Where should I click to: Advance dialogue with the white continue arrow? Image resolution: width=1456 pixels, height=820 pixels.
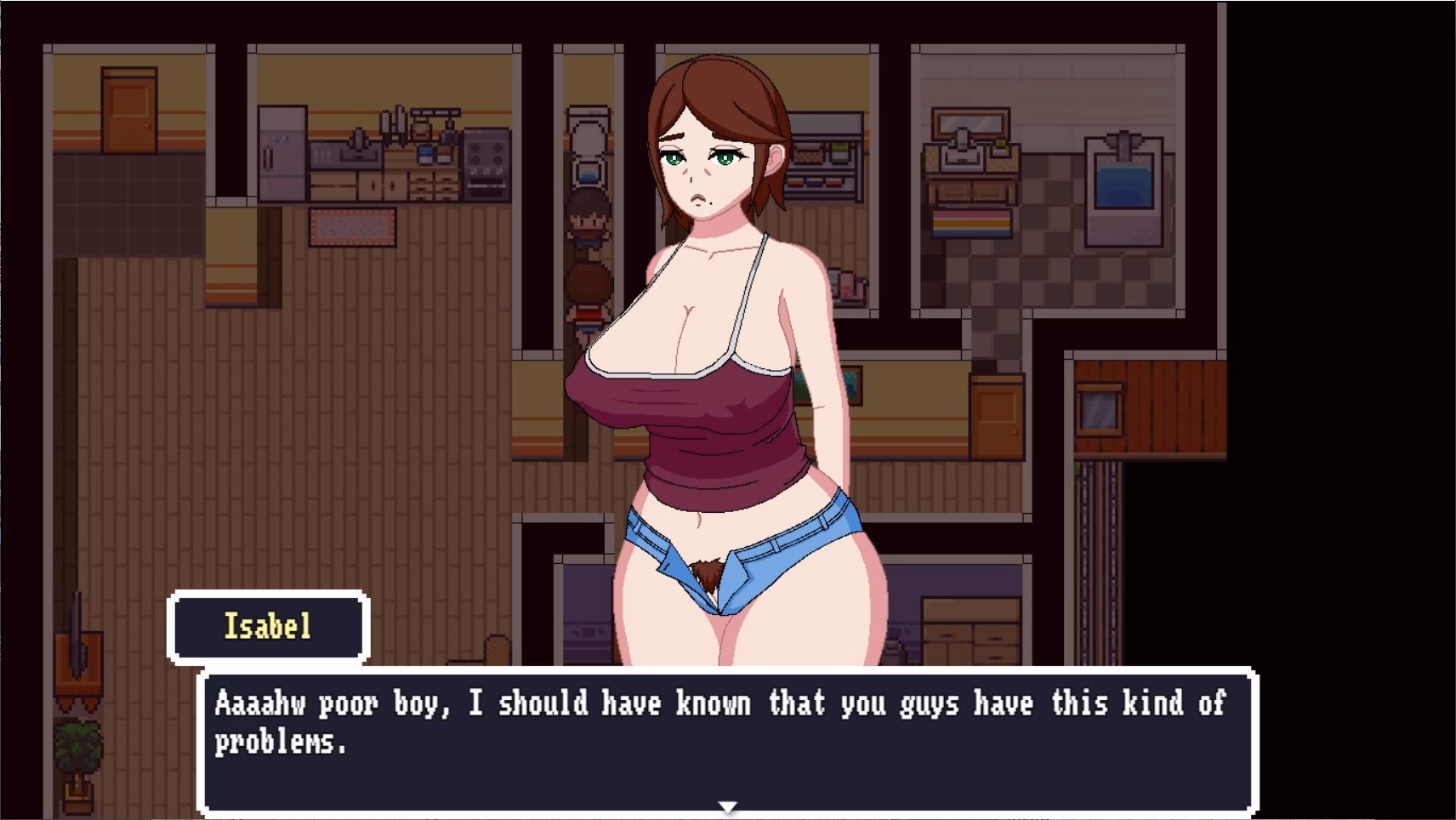pos(727,806)
